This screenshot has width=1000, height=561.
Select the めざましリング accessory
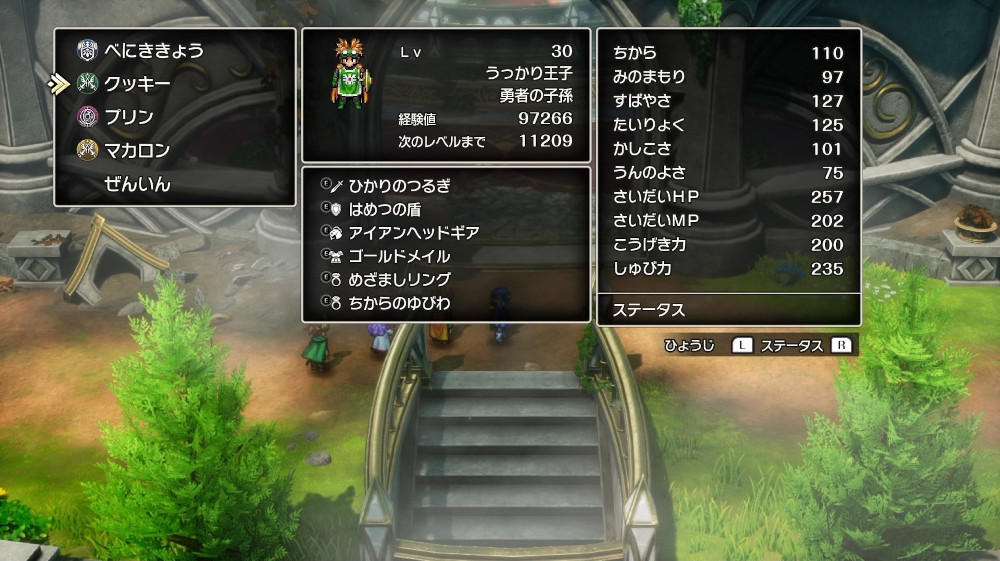tap(399, 279)
